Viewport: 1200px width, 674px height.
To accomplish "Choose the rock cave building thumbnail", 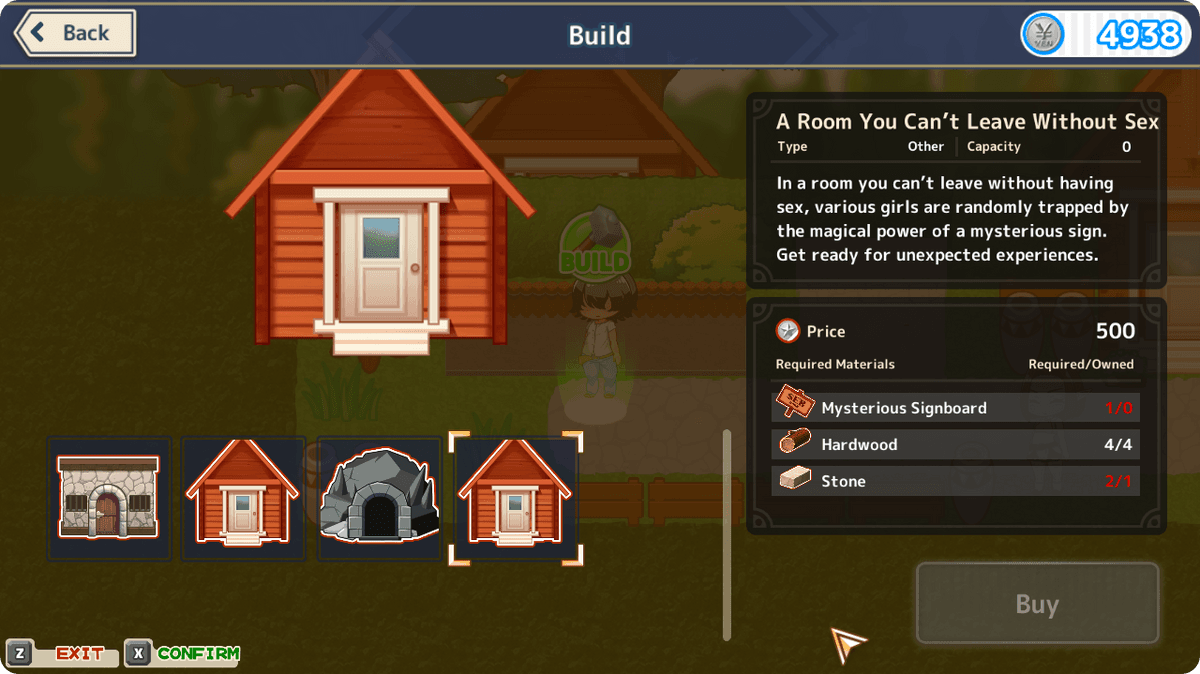I will coord(379,497).
